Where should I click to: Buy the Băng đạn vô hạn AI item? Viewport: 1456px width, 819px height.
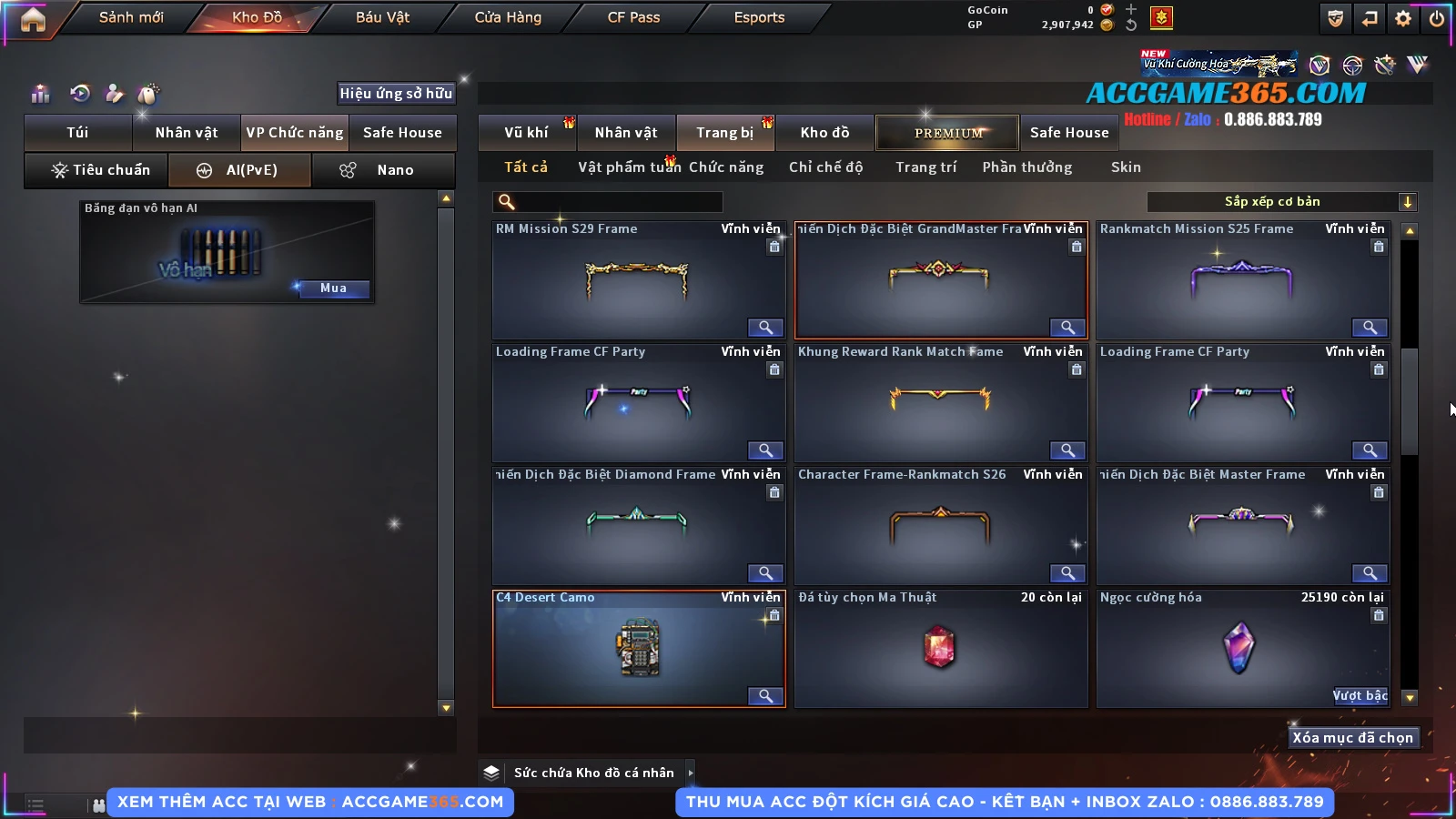[x=332, y=288]
